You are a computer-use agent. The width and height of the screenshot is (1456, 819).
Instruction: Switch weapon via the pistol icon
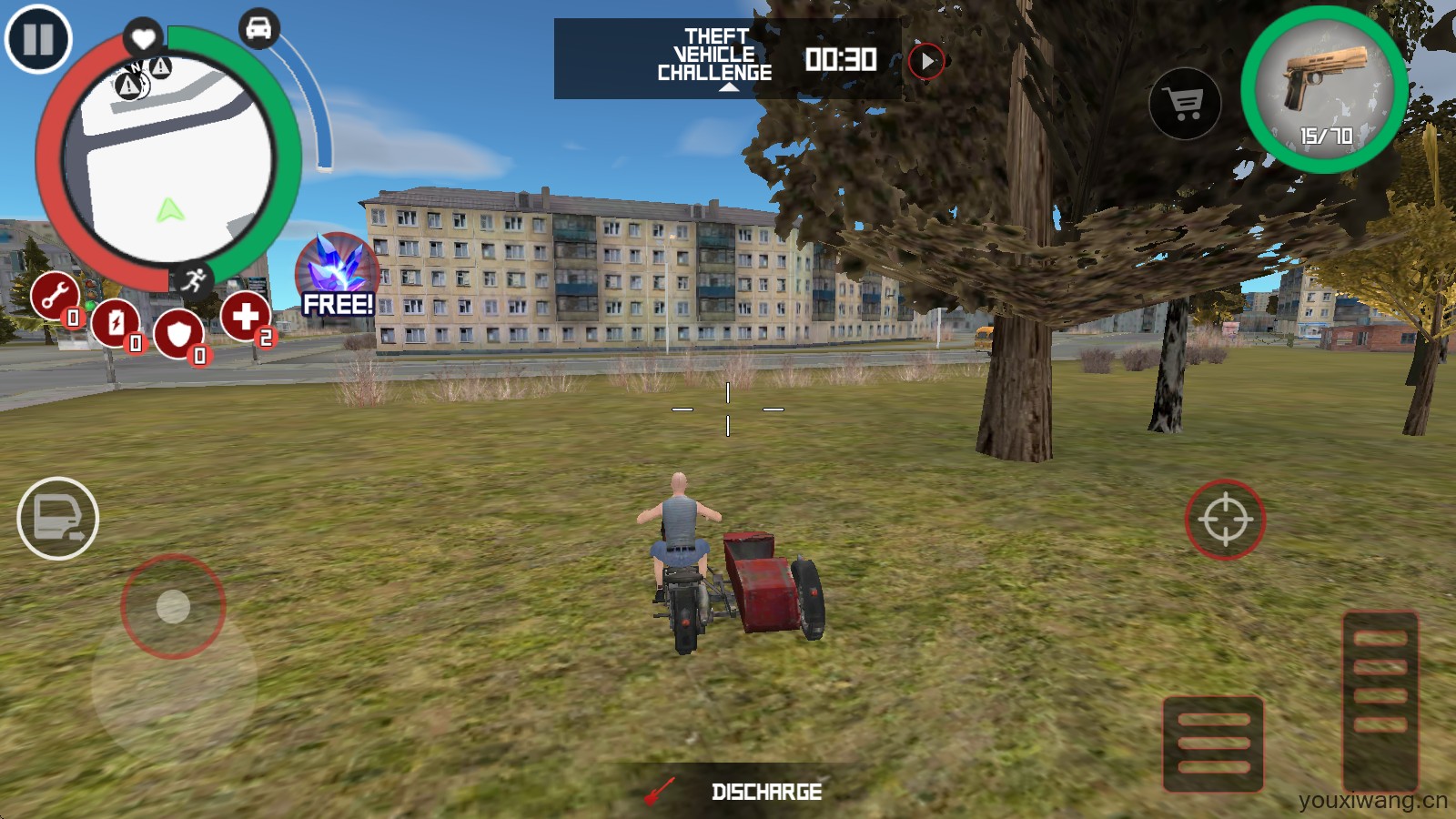tap(1325, 89)
